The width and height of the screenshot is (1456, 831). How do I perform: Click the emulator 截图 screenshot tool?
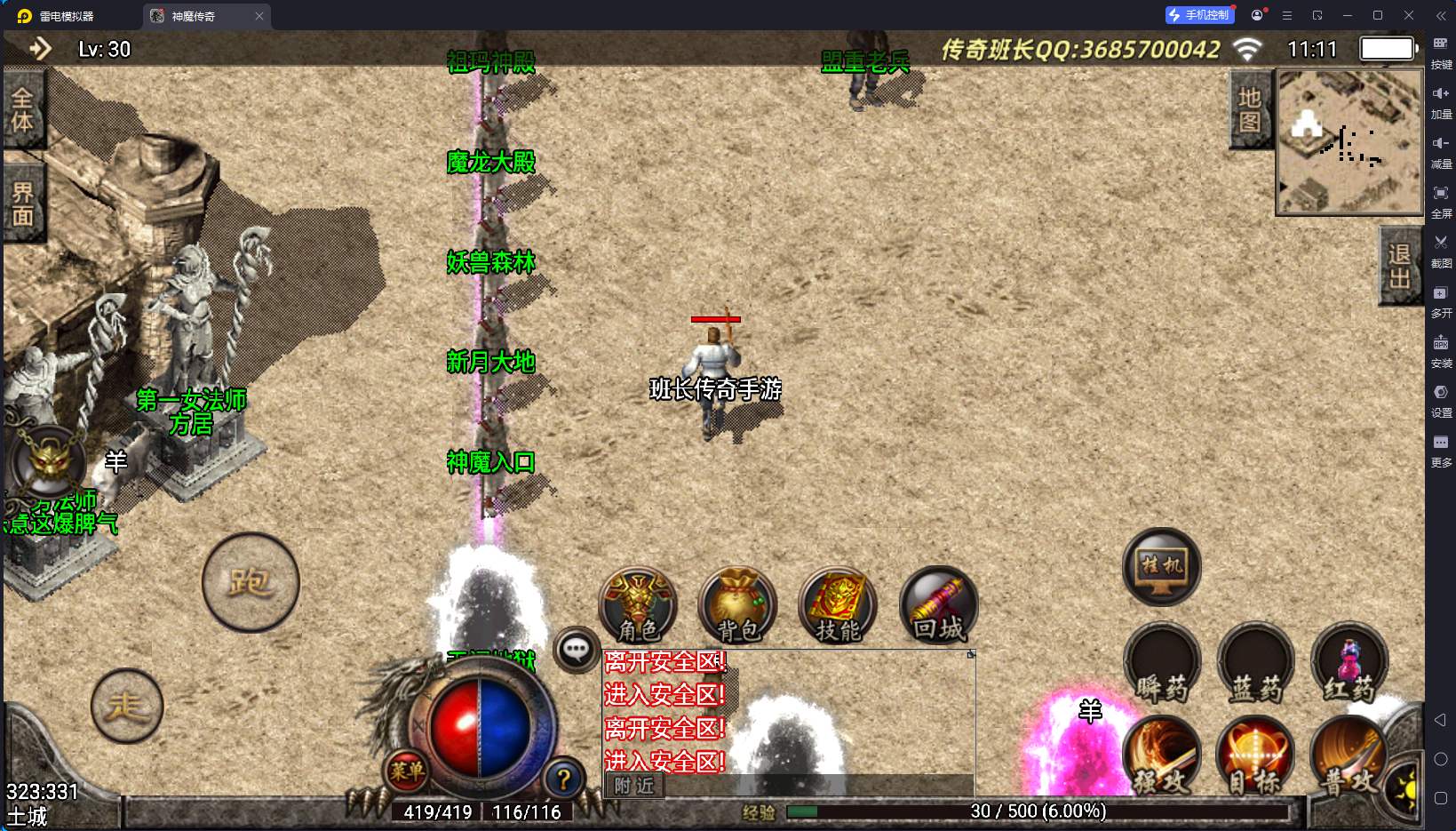[1441, 249]
